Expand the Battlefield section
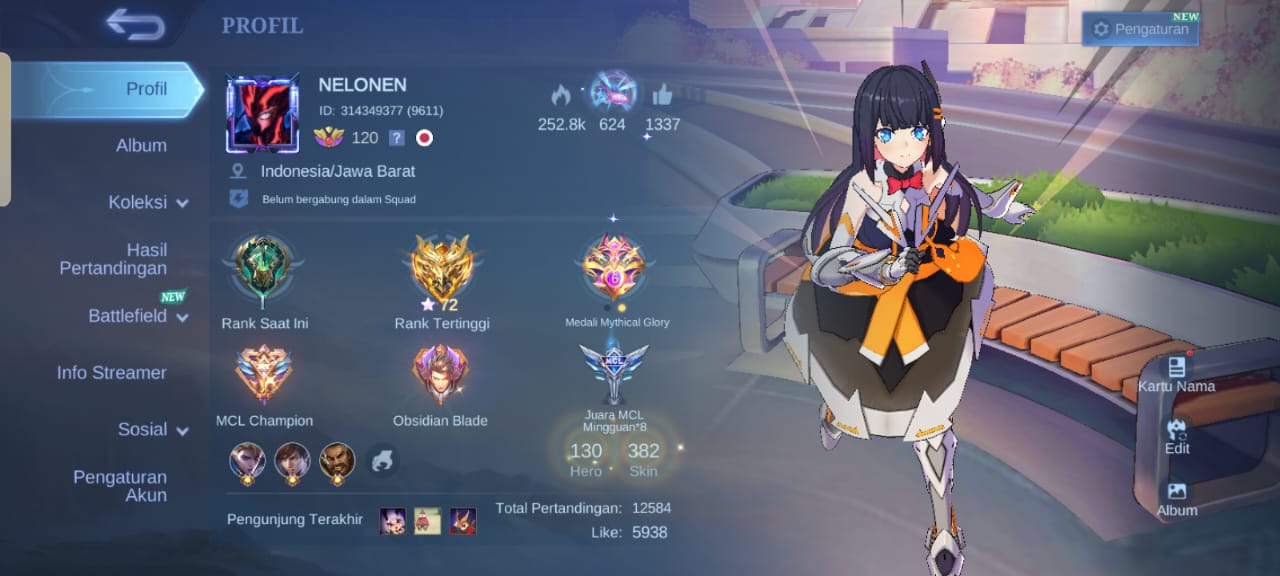 [x=138, y=316]
